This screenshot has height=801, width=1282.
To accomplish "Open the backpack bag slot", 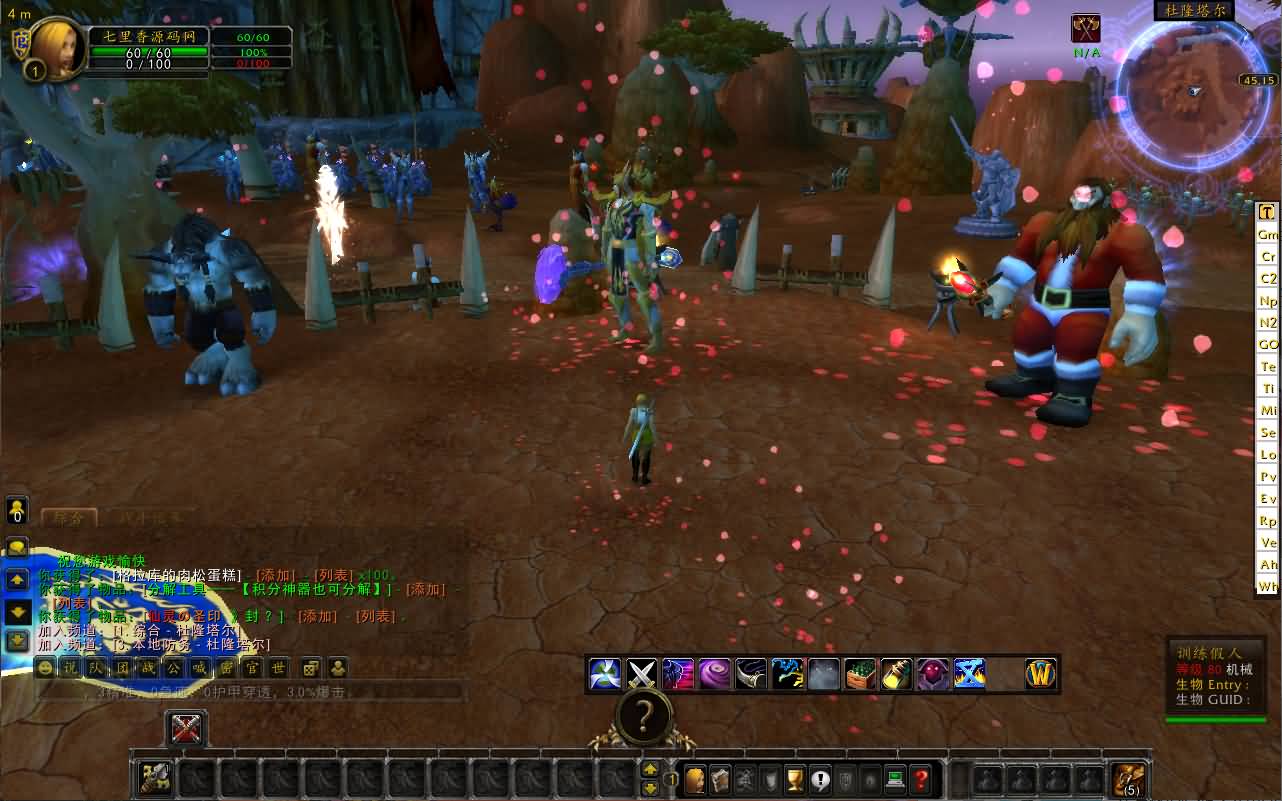I will [1130, 779].
